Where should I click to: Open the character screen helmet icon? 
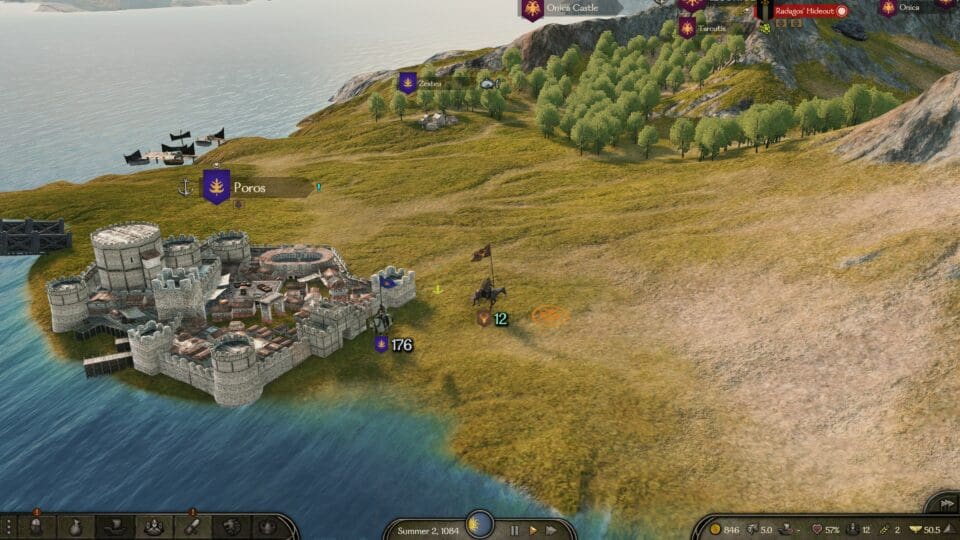point(37,526)
